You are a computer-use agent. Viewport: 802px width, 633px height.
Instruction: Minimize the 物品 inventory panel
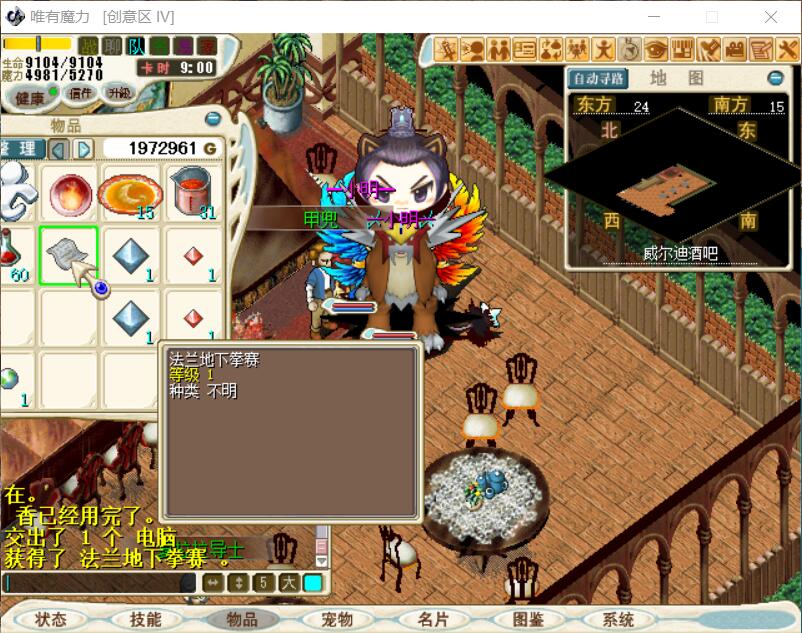tap(212, 119)
